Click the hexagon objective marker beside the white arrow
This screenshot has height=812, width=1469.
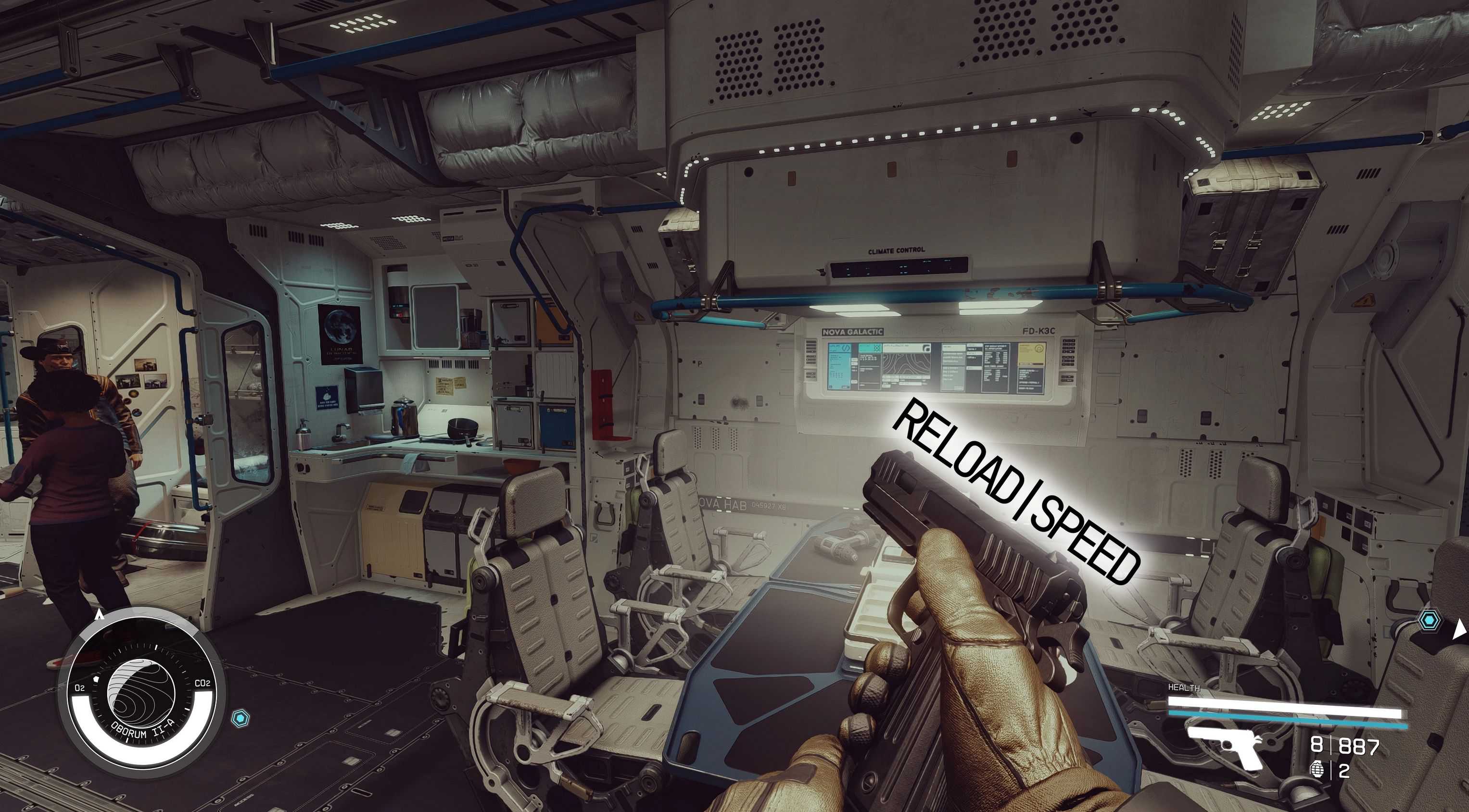(x=1429, y=620)
